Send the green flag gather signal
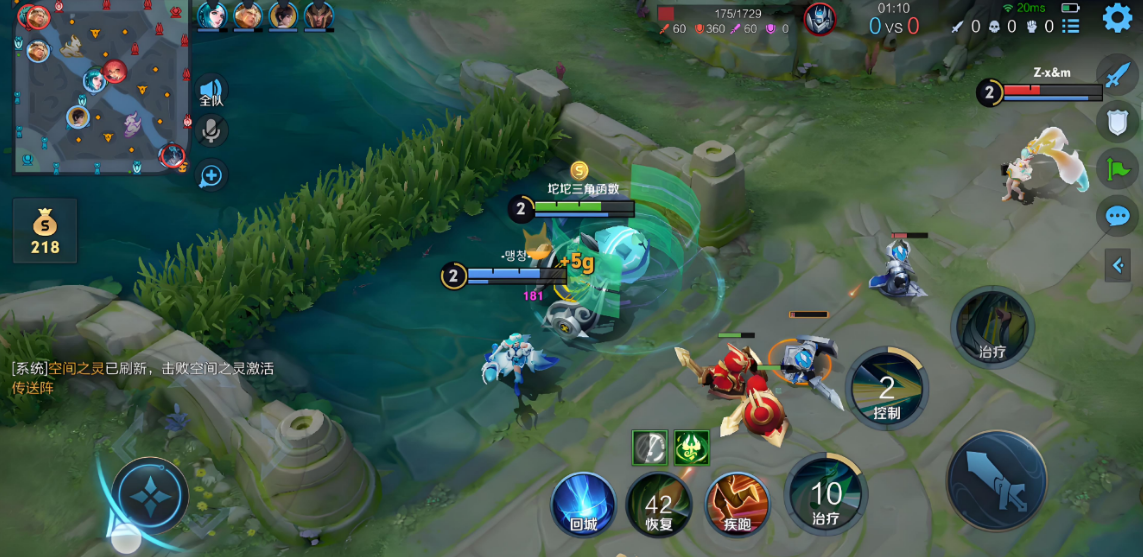The height and width of the screenshot is (557, 1143). (1117, 167)
